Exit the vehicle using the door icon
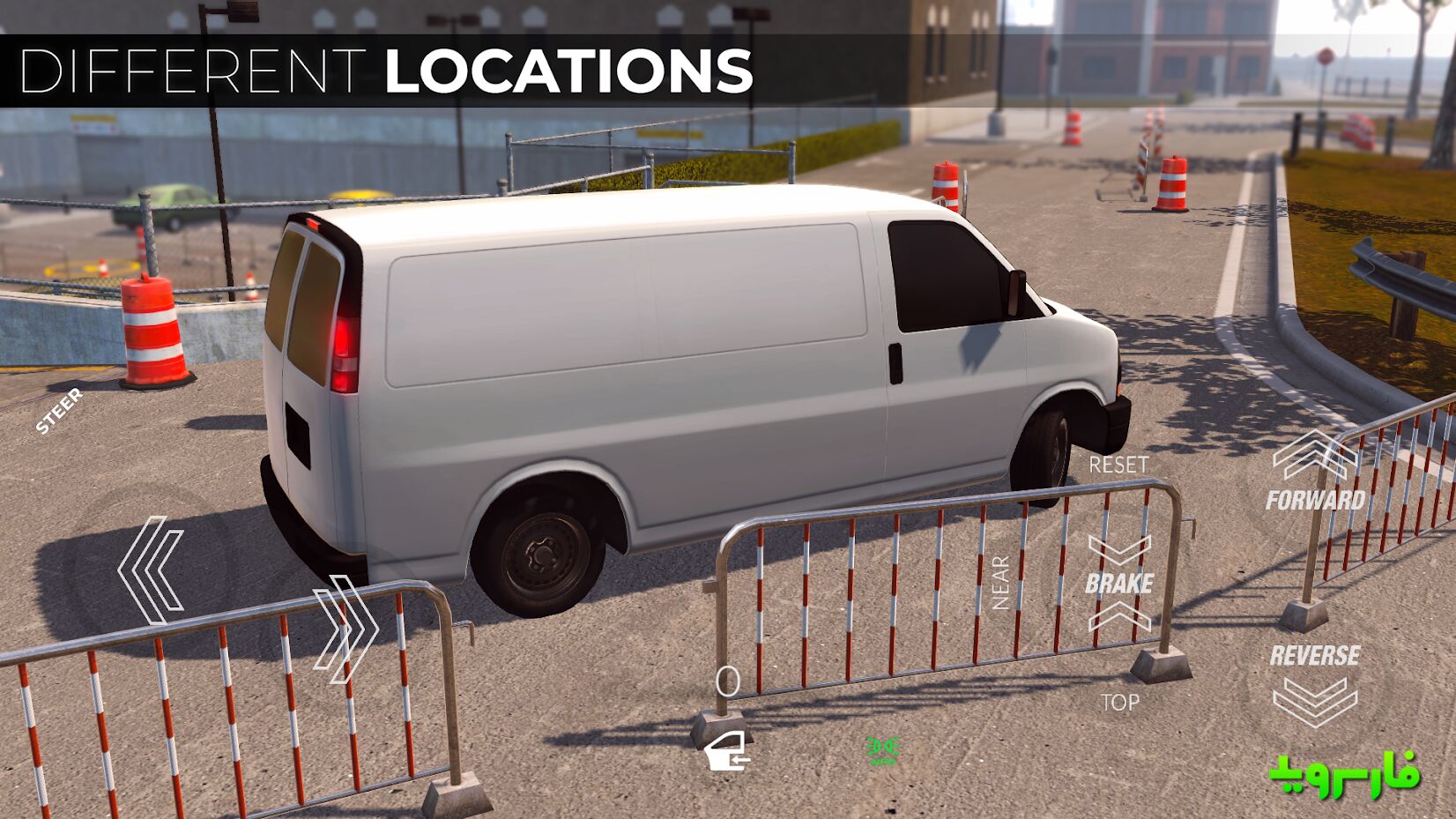The image size is (1456, 819). pyautogui.click(x=728, y=751)
